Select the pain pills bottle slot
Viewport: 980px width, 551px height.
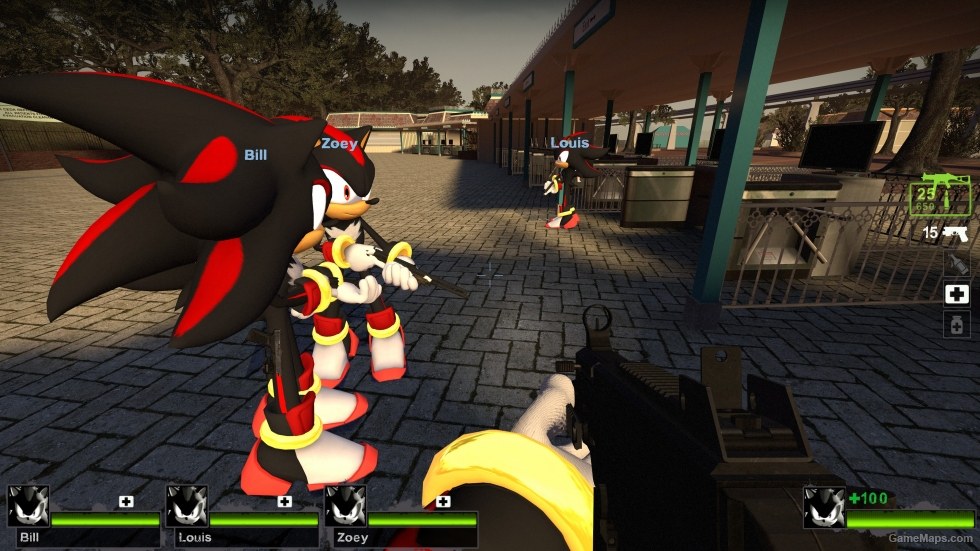[957, 324]
